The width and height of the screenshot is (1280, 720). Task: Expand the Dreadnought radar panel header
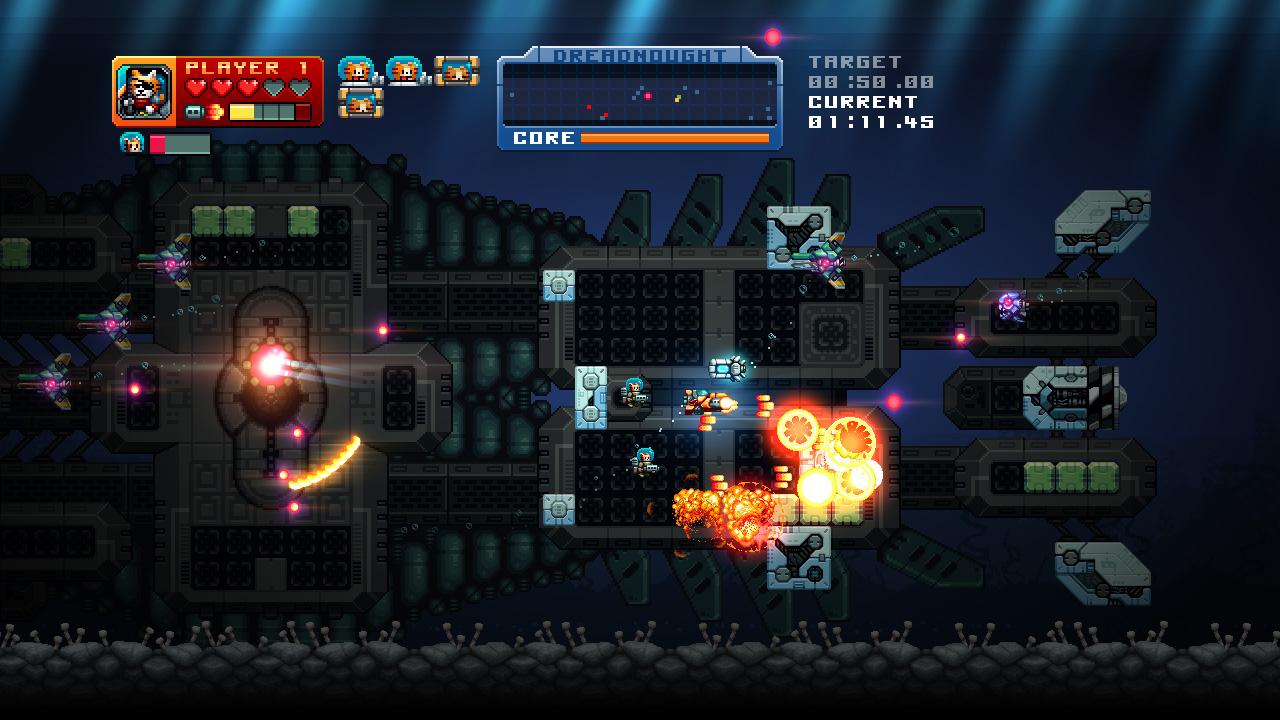coord(640,54)
